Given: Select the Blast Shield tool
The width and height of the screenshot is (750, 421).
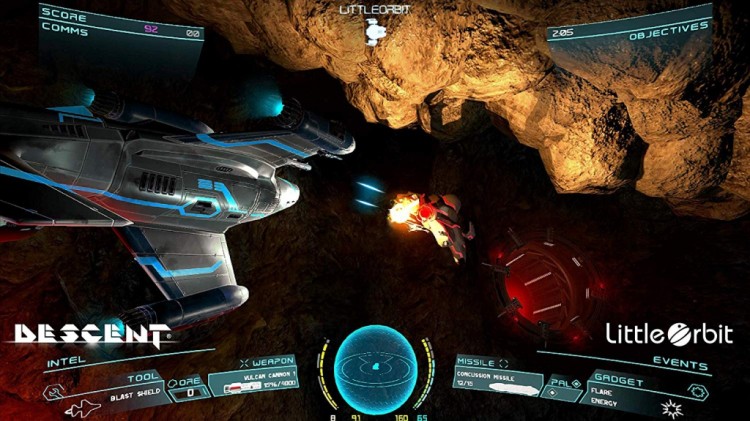Looking at the screenshot, I should [134, 393].
